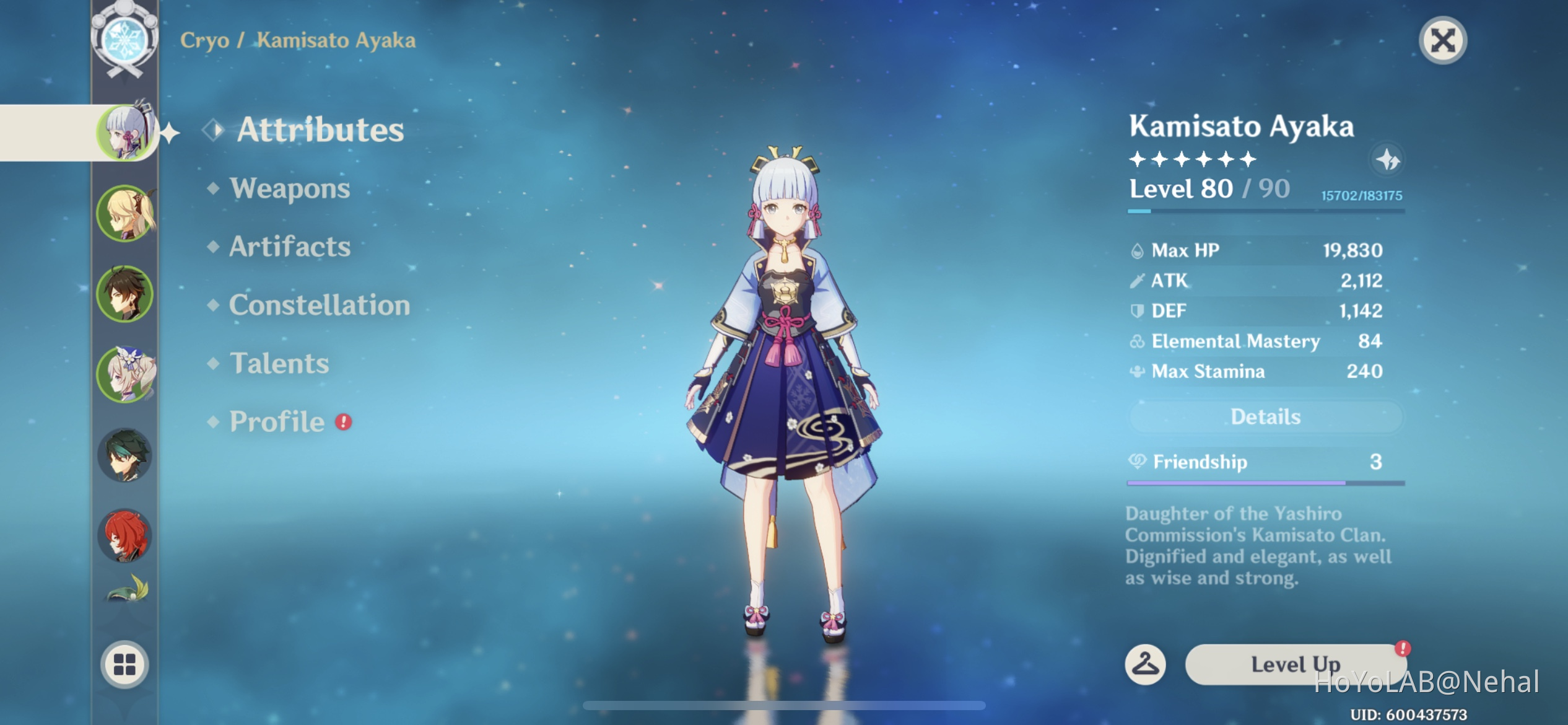
Task: Switch to the Constellation section
Action: click(x=319, y=305)
